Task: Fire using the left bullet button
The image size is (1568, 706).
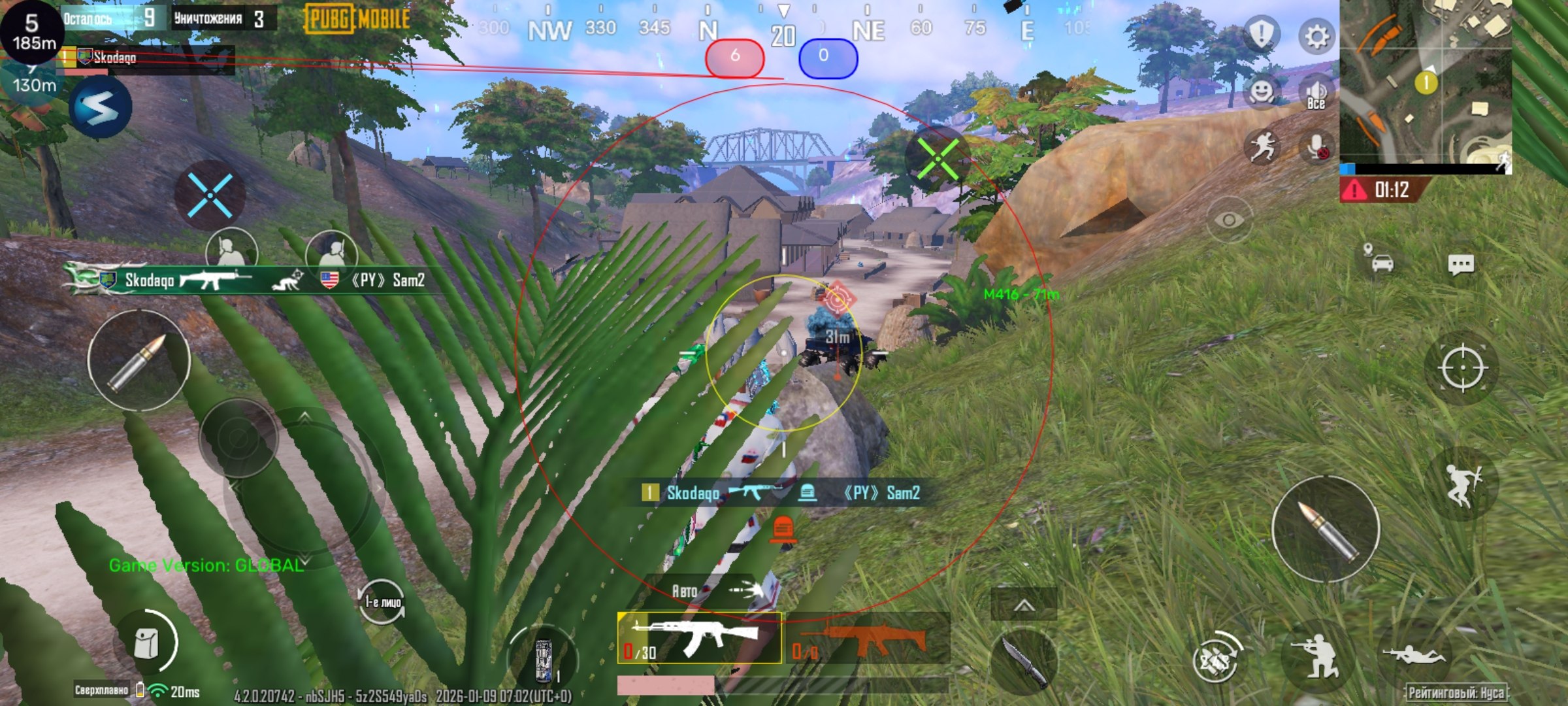Action: click(x=139, y=360)
